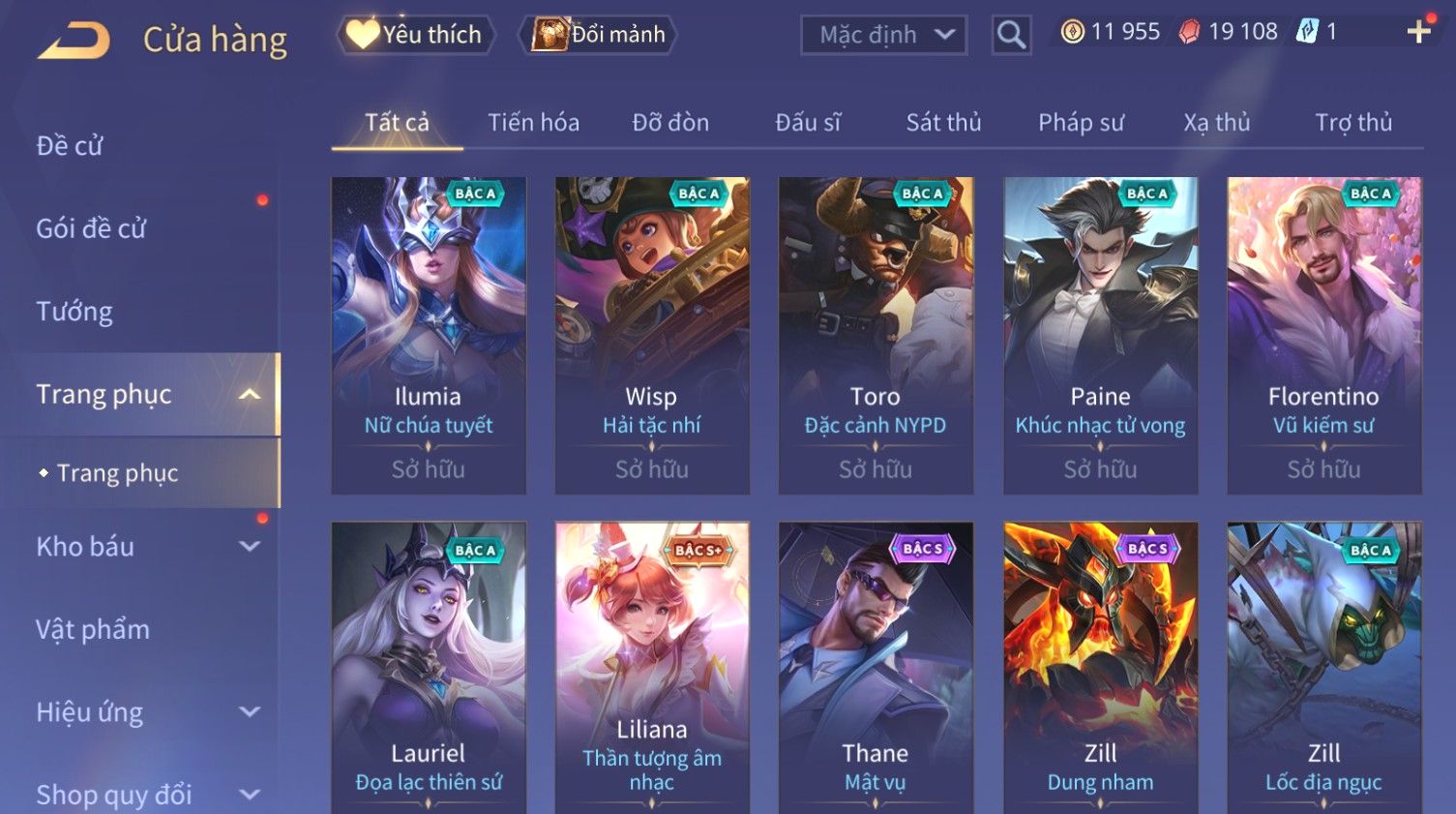Choose the Liliana Thần tượng âm nhạc card
This screenshot has height=814, width=1456.
652,668
